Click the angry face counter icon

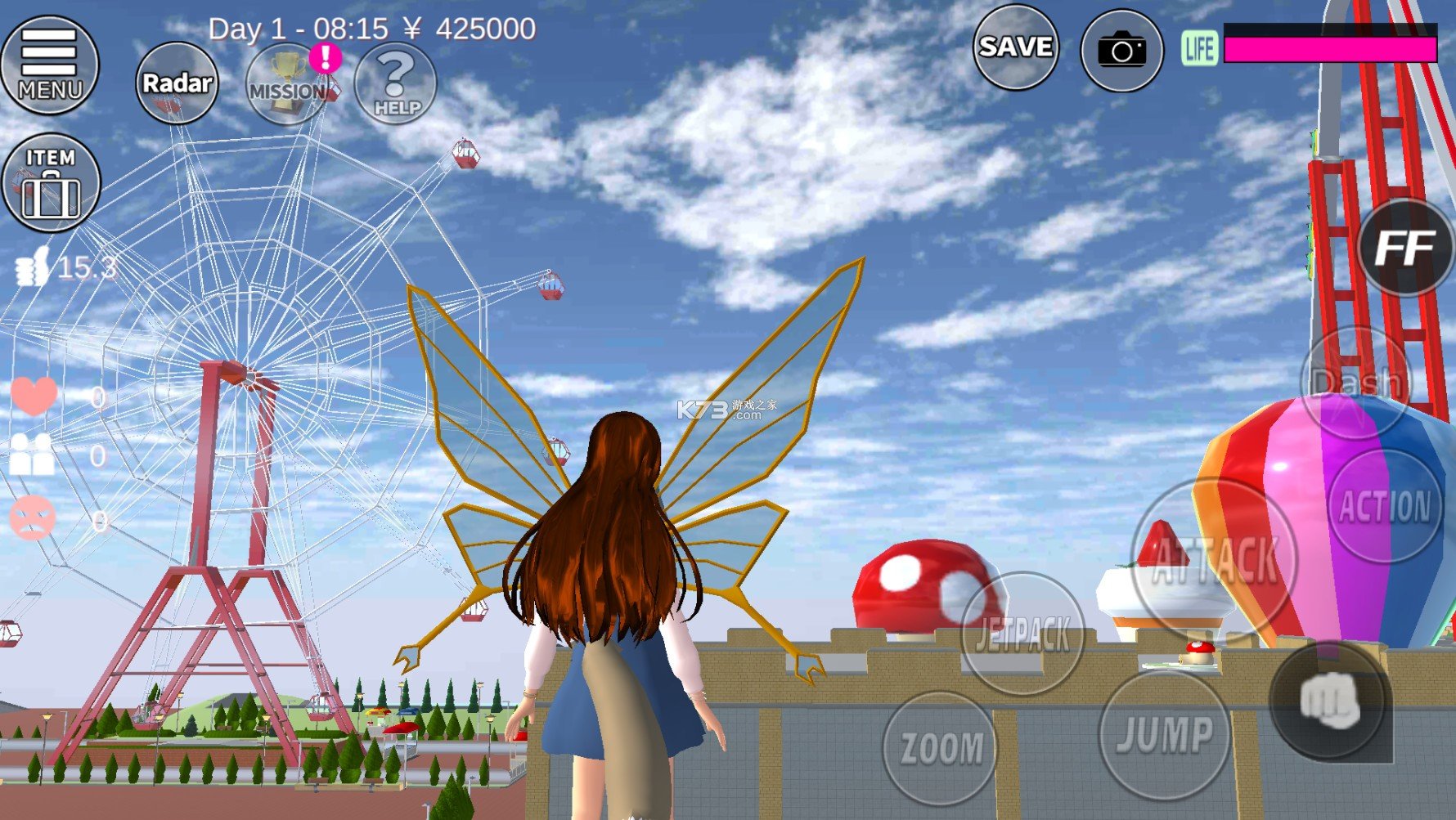click(33, 519)
